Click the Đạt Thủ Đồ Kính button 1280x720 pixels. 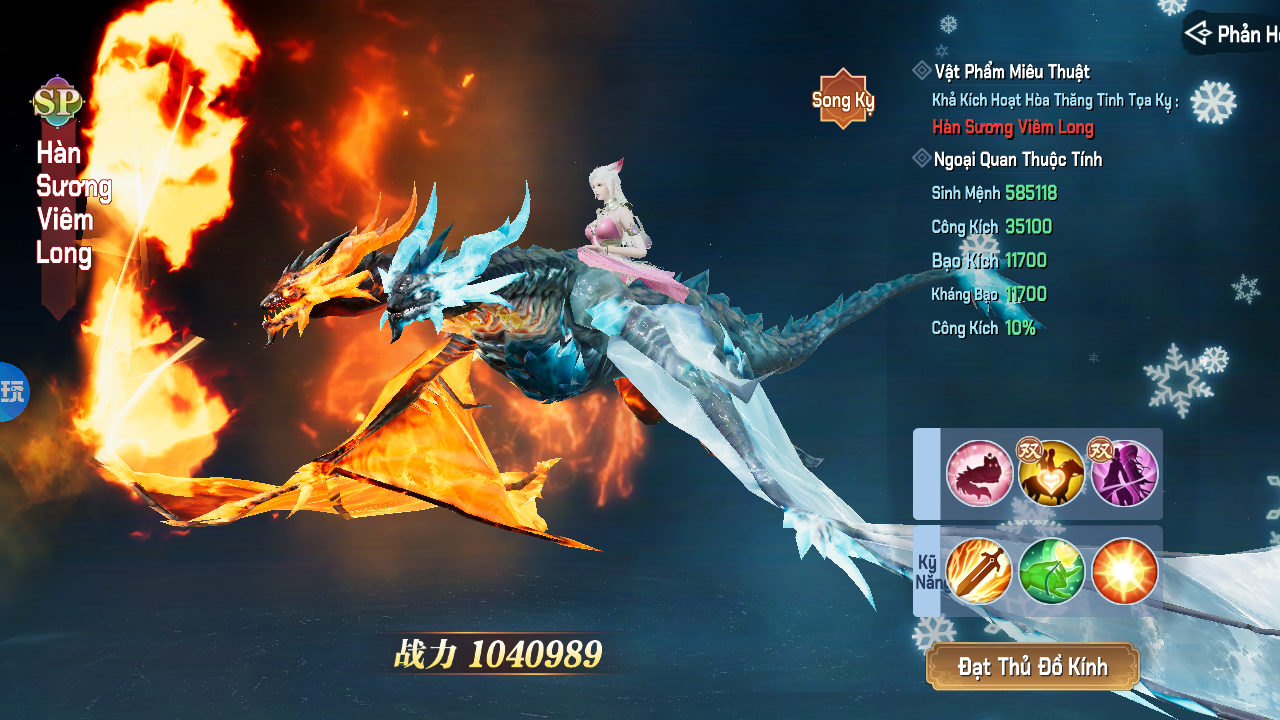click(x=1032, y=667)
